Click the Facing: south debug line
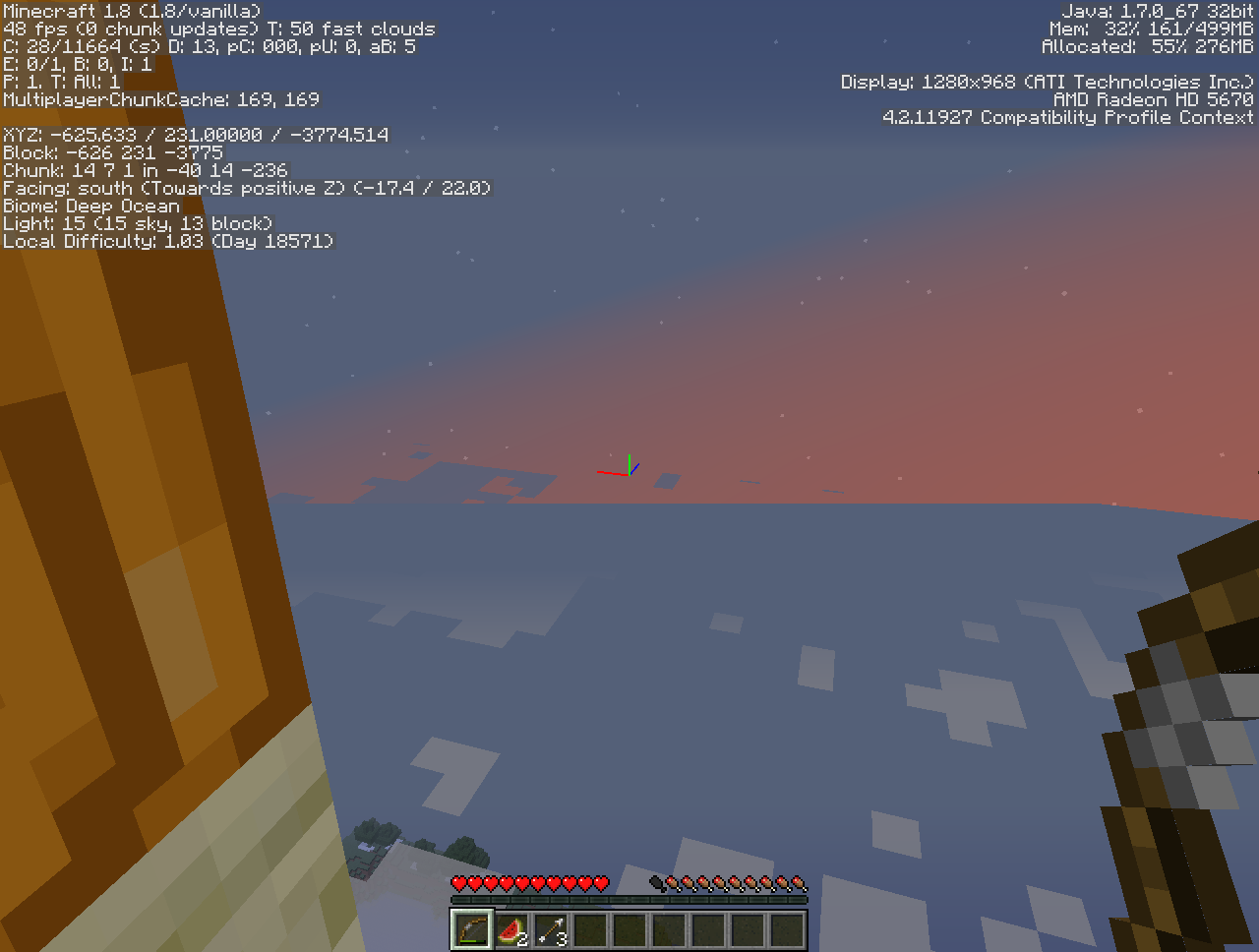 [x=246, y=188]
